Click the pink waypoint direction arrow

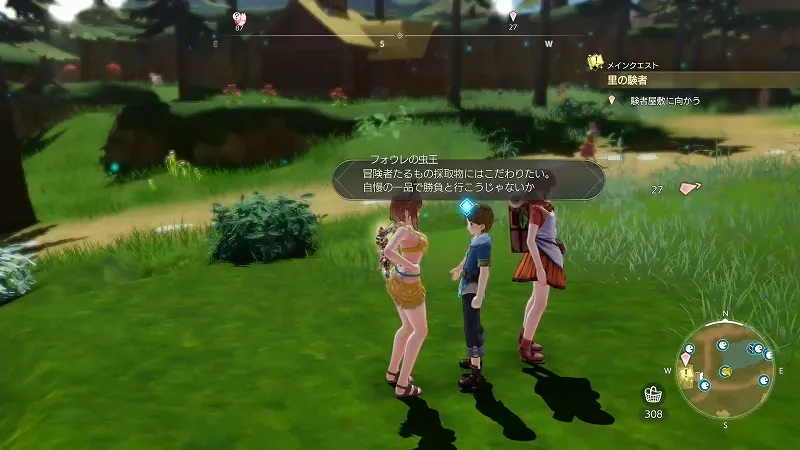[688, 188]
